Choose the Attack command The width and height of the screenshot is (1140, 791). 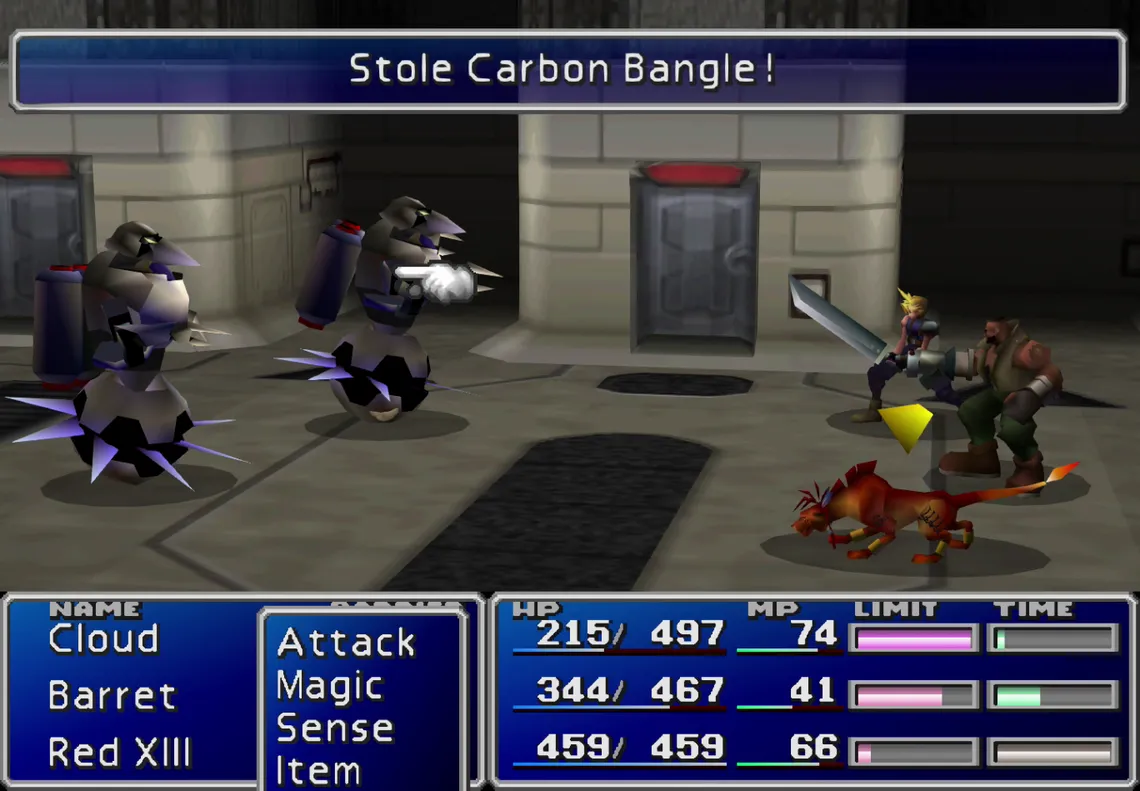coord(346,643)
